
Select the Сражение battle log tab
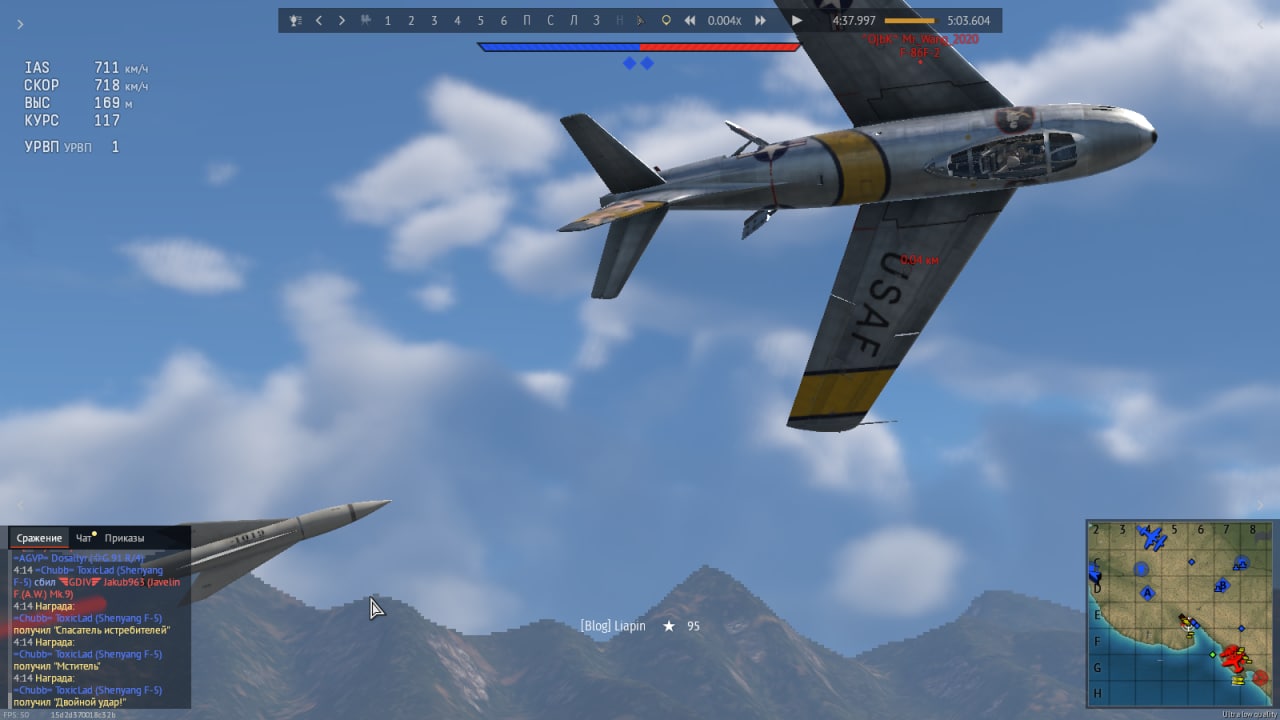coord(39,538)
